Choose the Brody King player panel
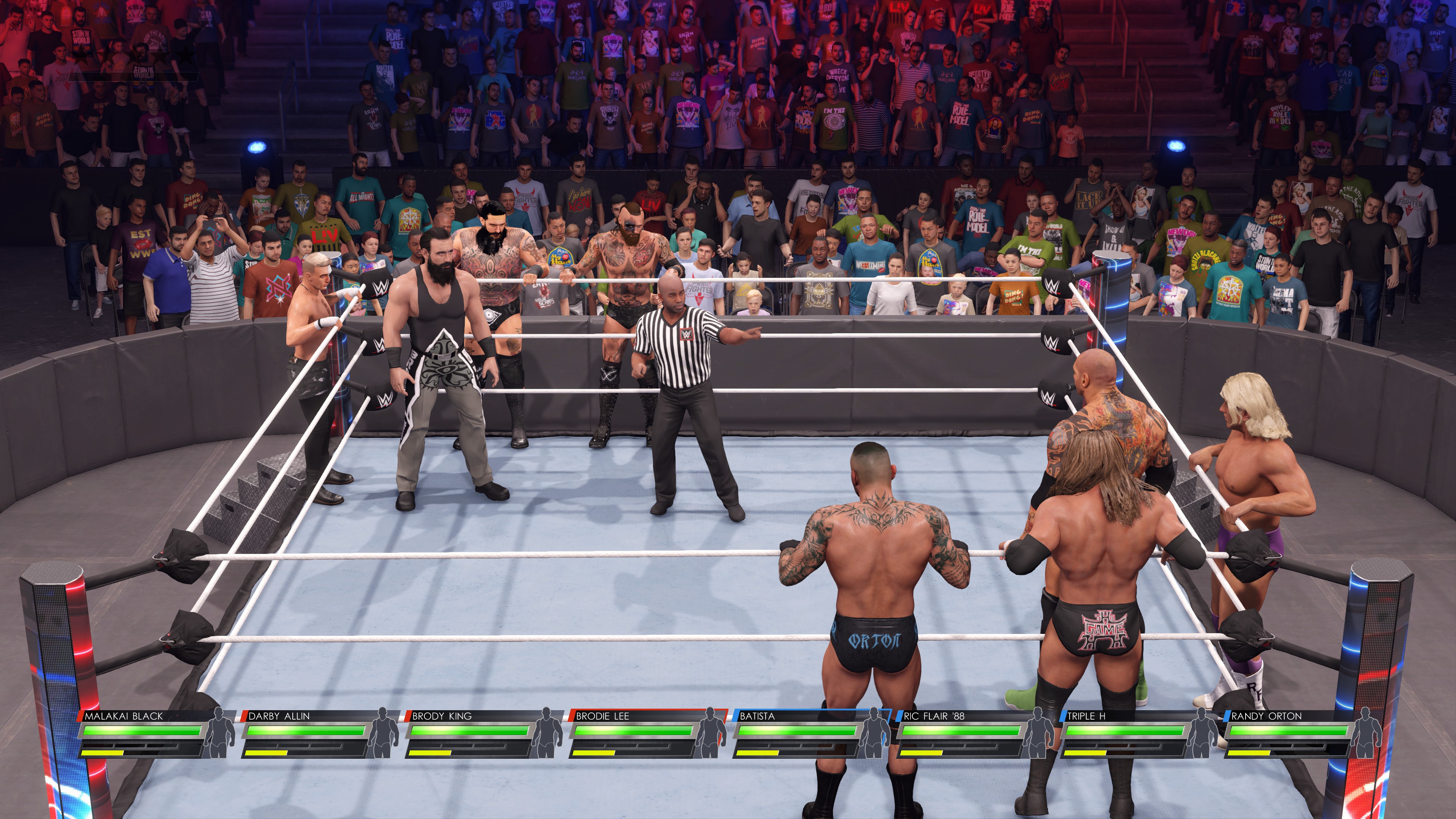Image resolution: width=1456 pixels, height=819 pixels. (x=442, y=716)
